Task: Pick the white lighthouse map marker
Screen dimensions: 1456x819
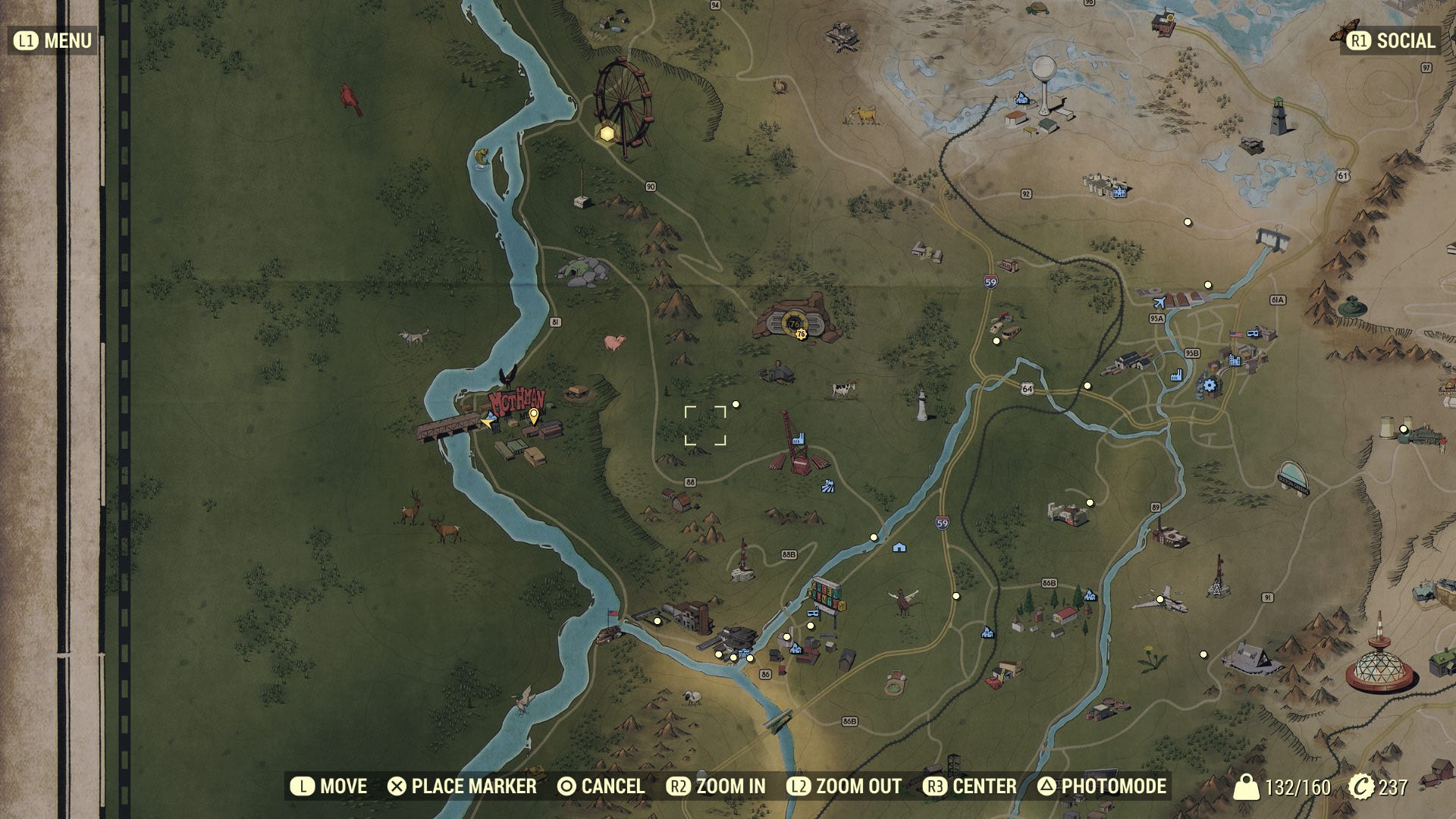Action: (x=922, y=405)
